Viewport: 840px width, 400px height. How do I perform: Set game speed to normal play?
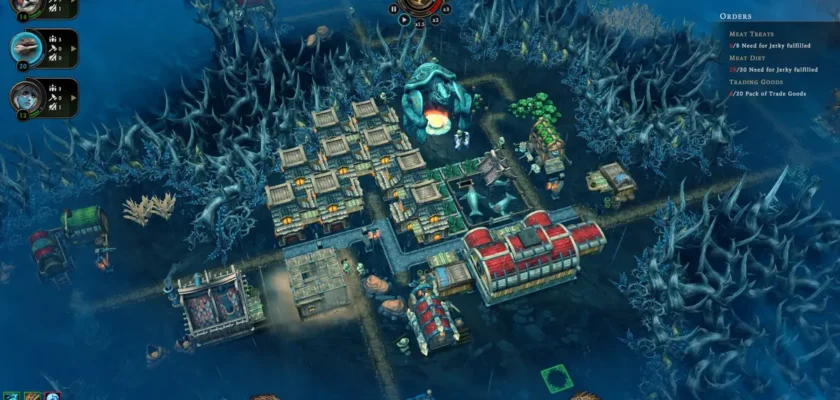click(x=404, y=19)
